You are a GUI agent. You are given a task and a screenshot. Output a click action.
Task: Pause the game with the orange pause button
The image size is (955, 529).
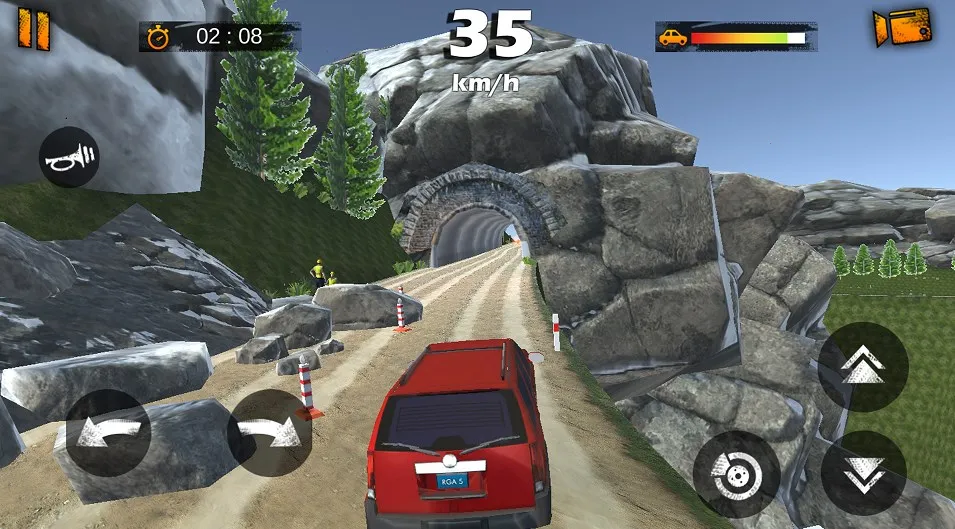coord(33,28)
